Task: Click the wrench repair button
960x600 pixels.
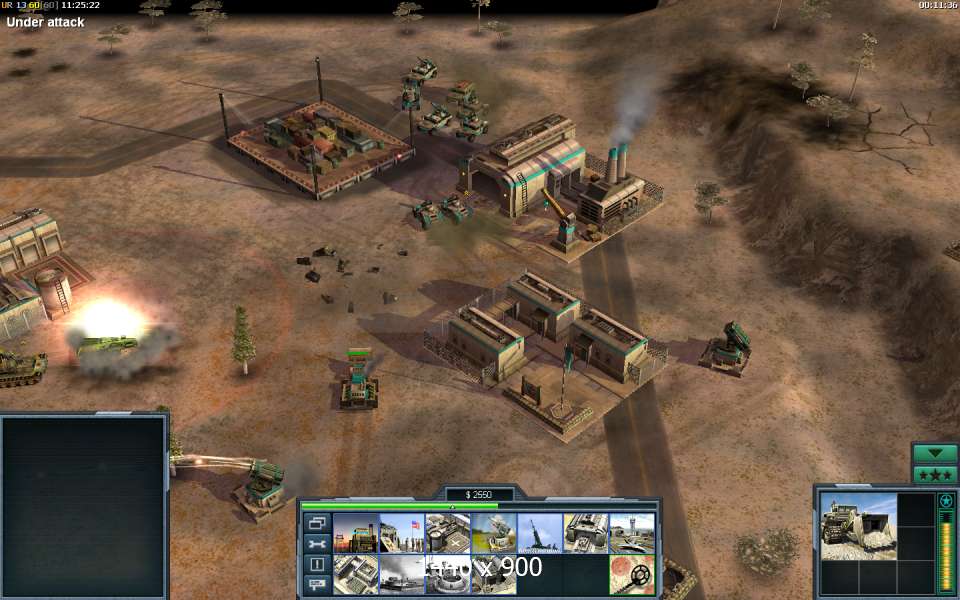Action: [316, 543]
